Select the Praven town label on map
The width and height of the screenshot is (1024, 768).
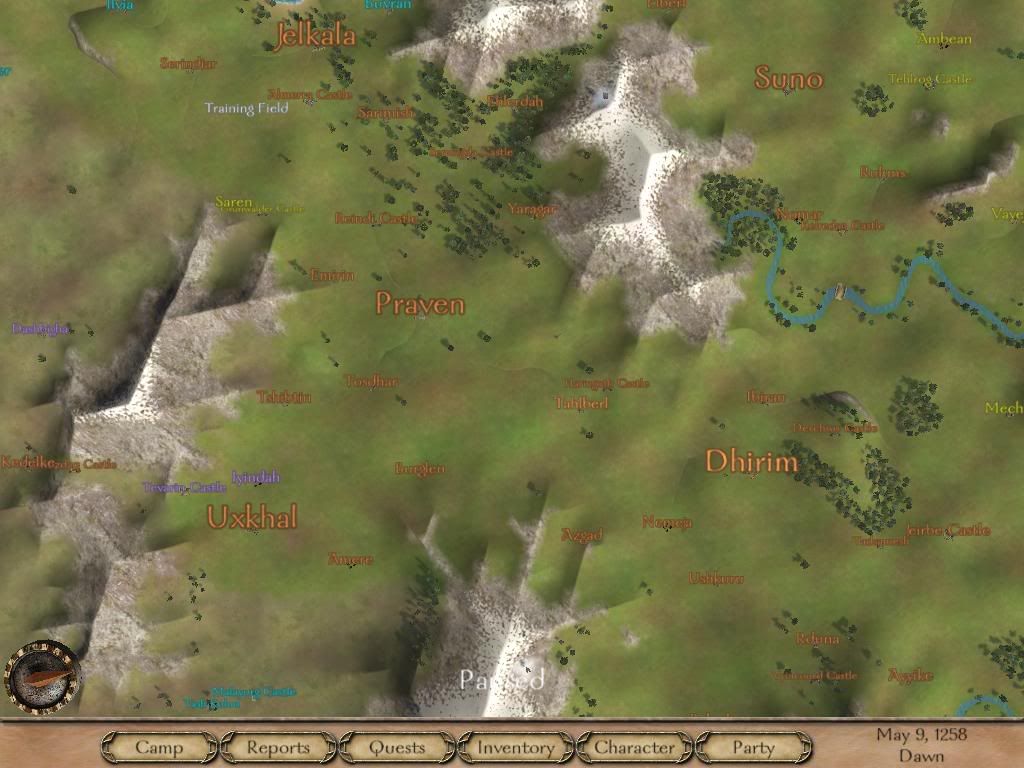point(420,304)
